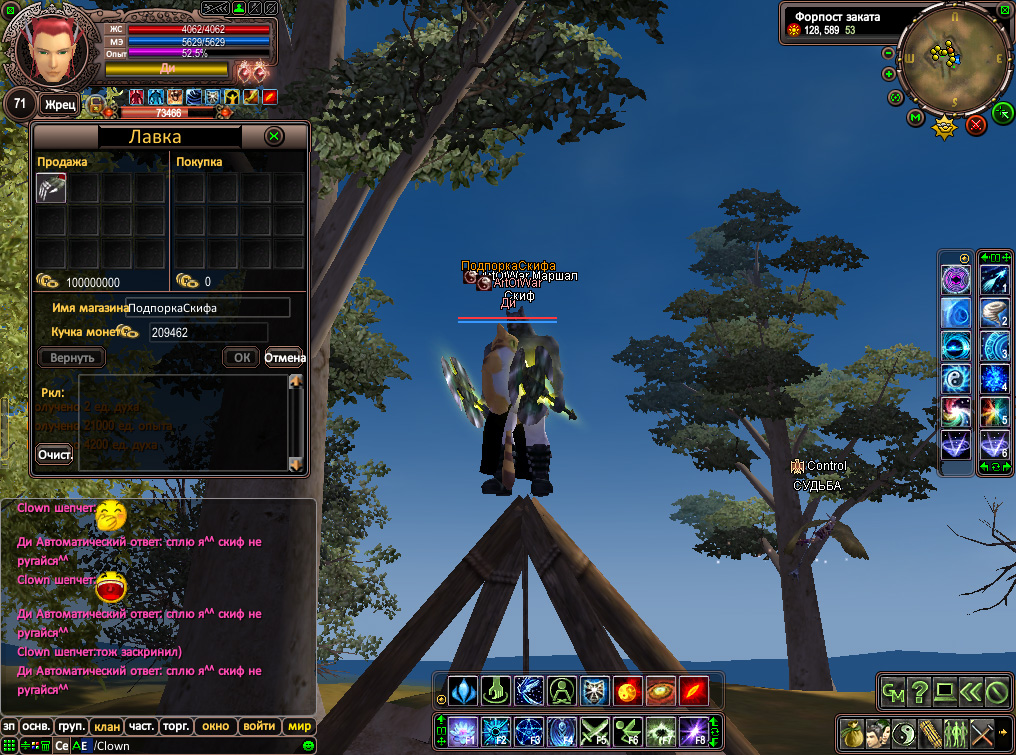This screenshot has height=755, width=1016.
Task: Open help via question mark button
Action: click(x=918, y=690)
